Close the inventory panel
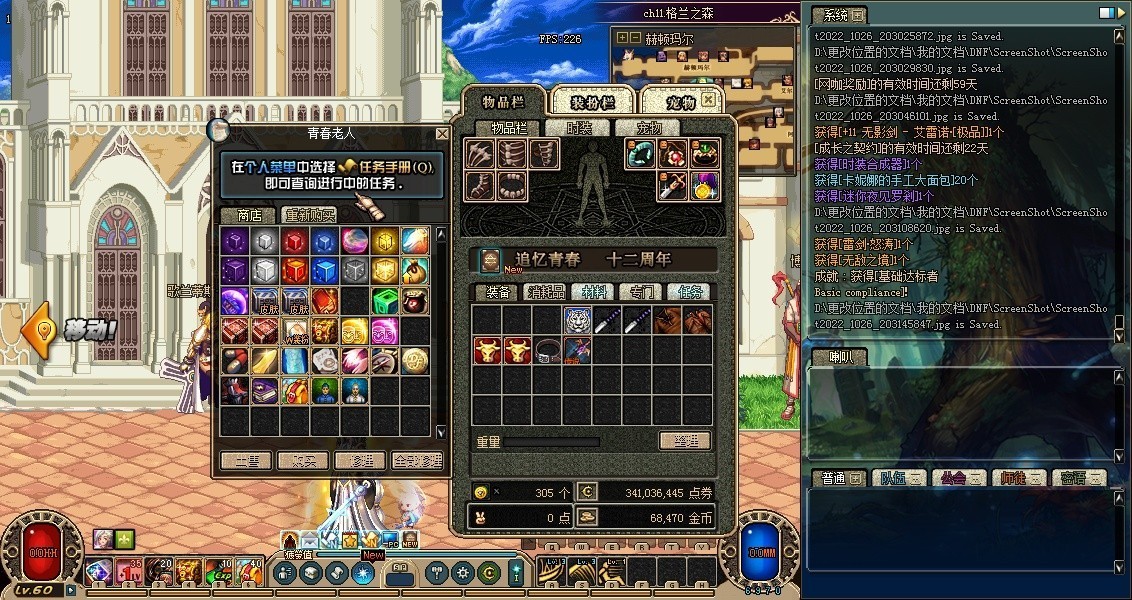 708,101
